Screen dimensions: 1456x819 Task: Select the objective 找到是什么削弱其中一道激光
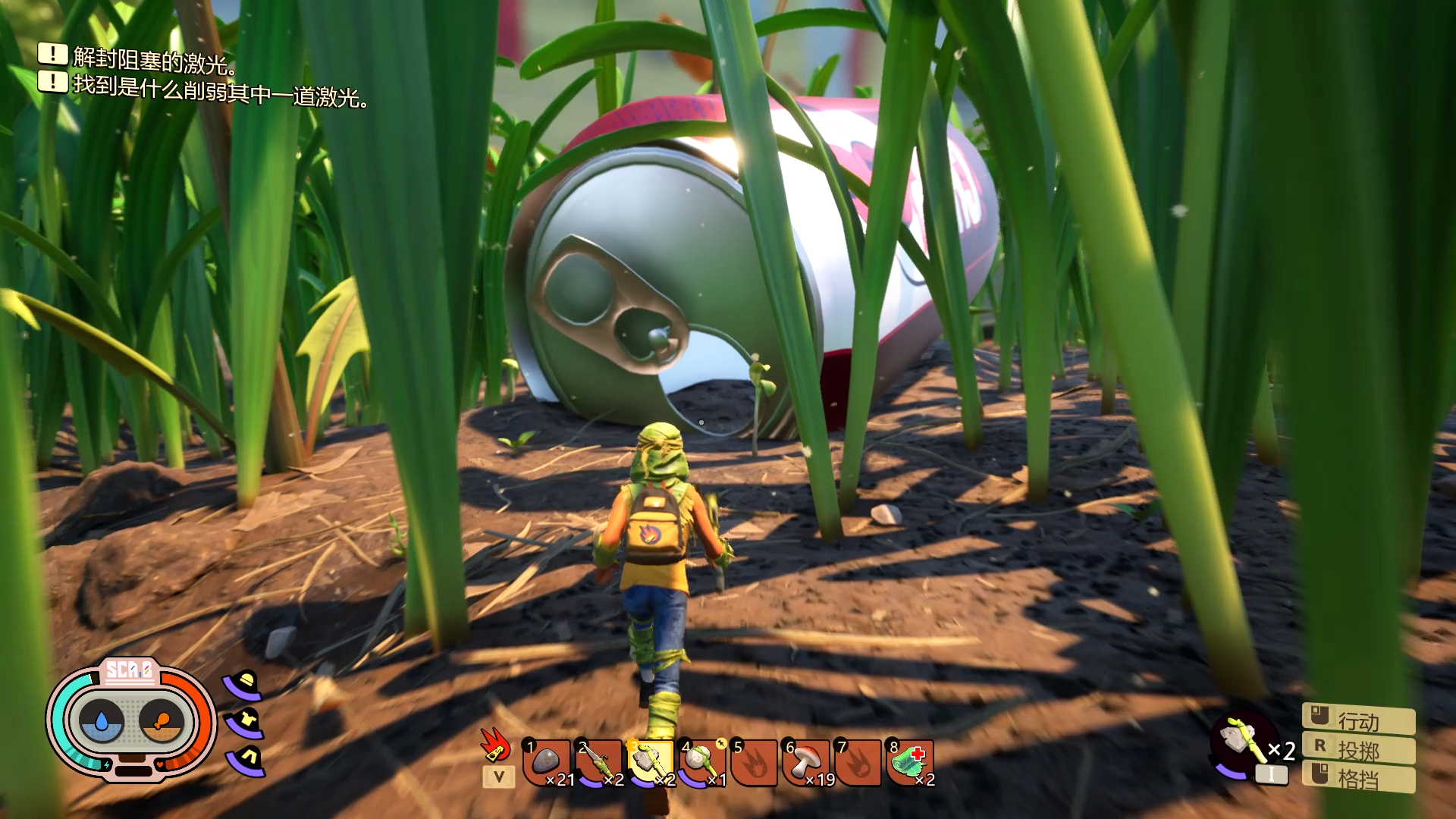click(x=220, y=93)
